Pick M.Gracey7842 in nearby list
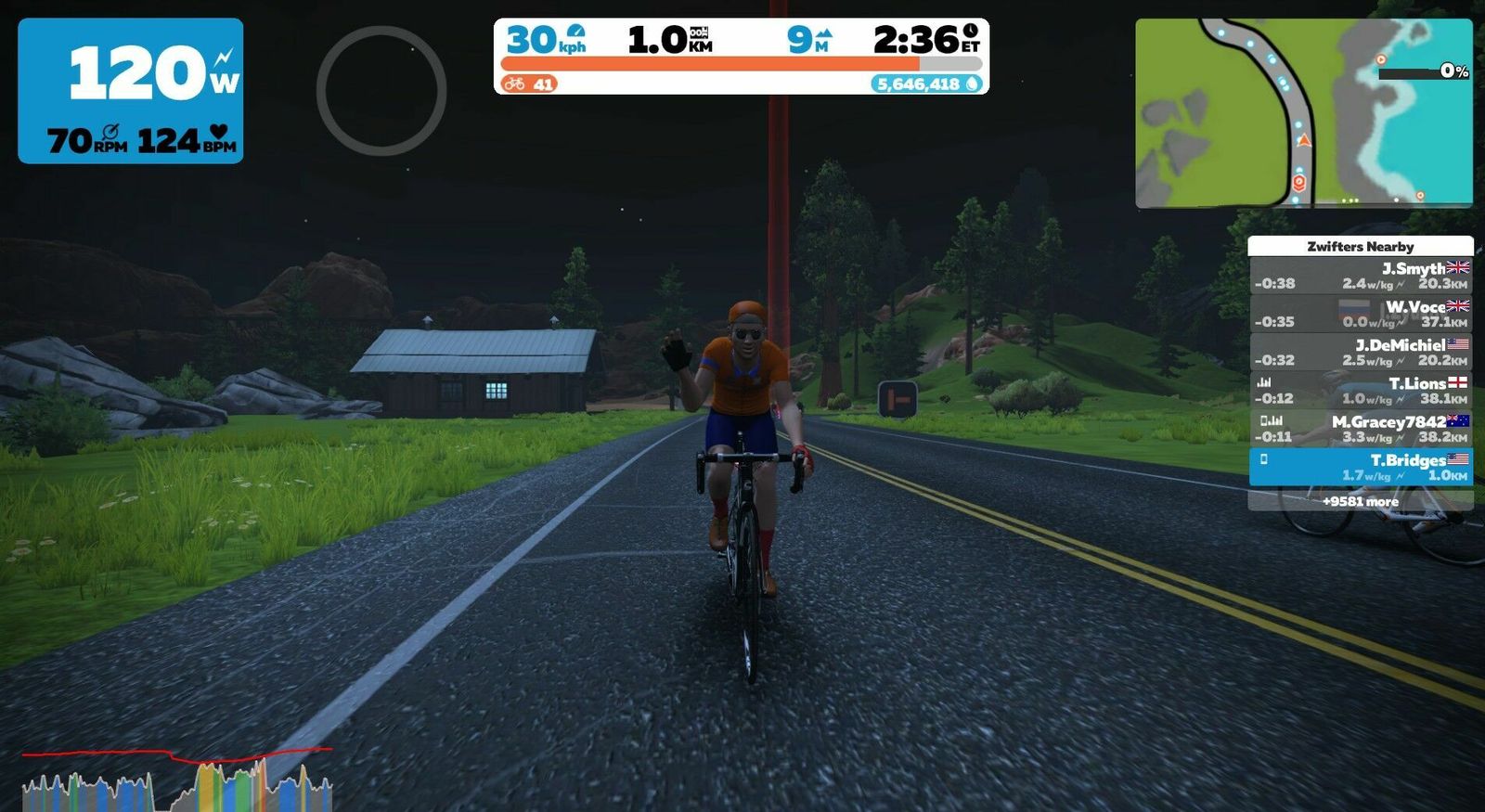Image resolution: width=1485 pixels, height=812 pixels. (1361, 428)
